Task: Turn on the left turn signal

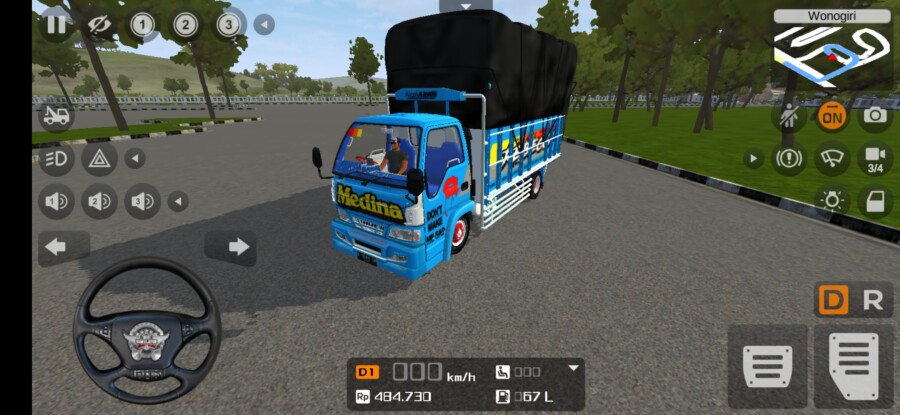Action: point(56,247)
